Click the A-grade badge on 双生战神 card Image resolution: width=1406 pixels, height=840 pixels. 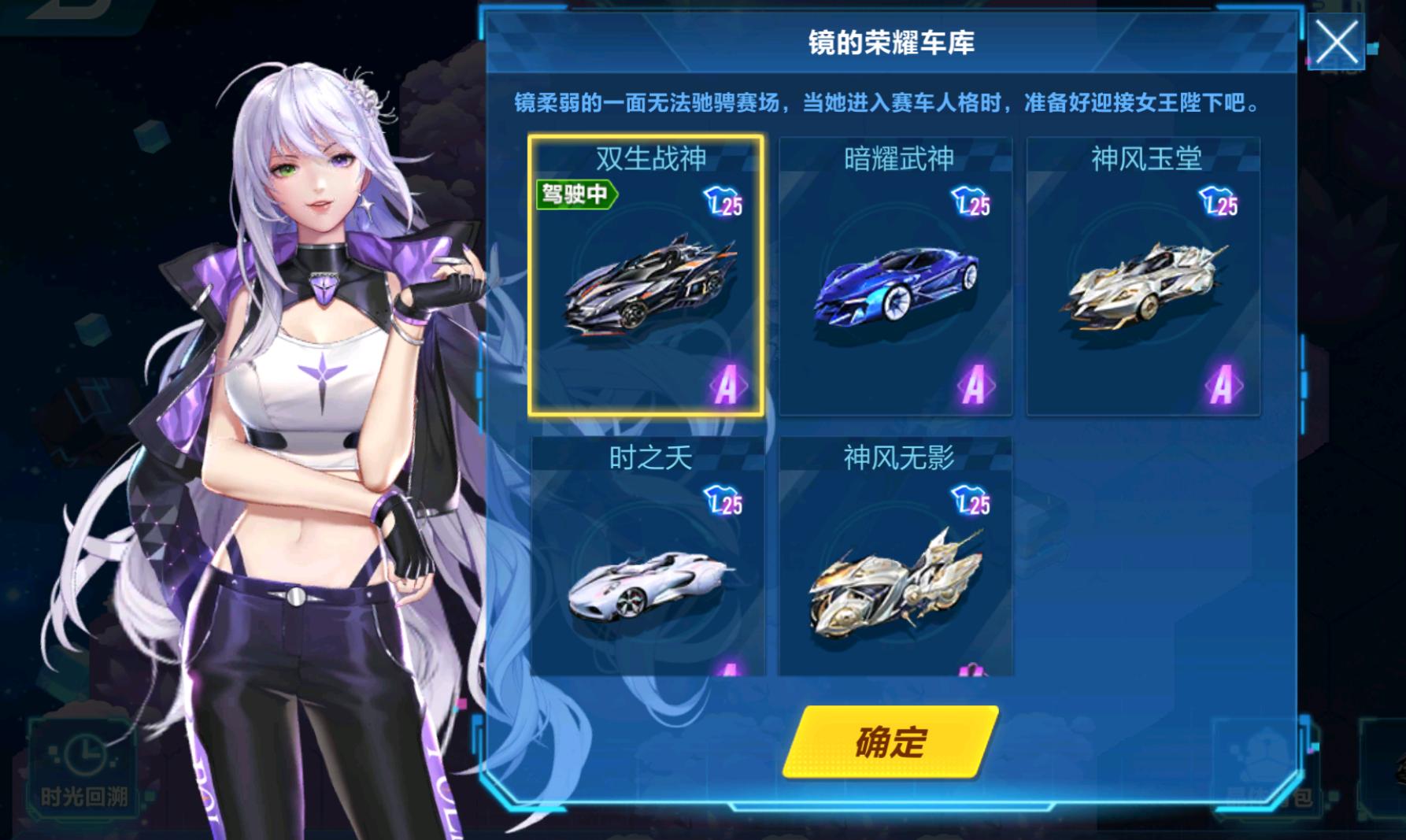[x=729, y=386]
